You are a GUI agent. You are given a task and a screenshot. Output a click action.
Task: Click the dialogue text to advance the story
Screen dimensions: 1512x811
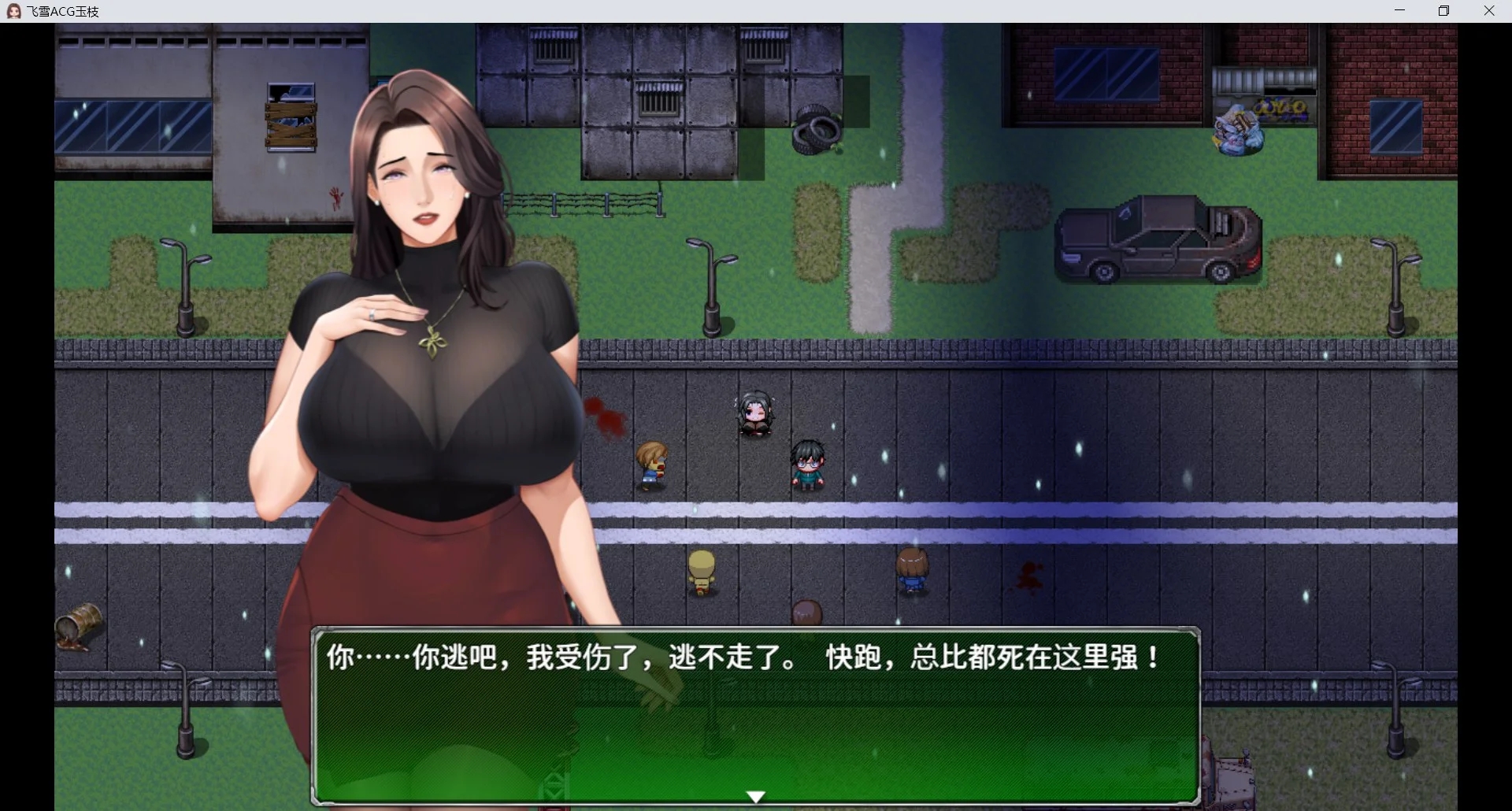pyautogui.click(x=740, y=657)
